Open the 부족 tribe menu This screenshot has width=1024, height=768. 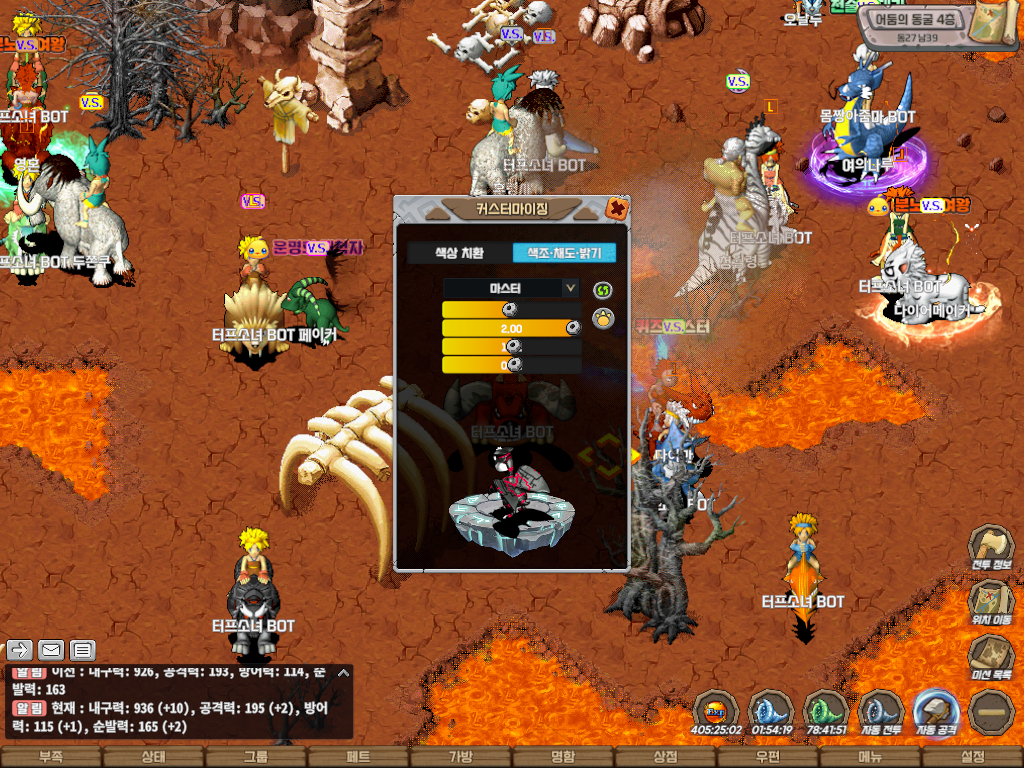click(50, 757)
